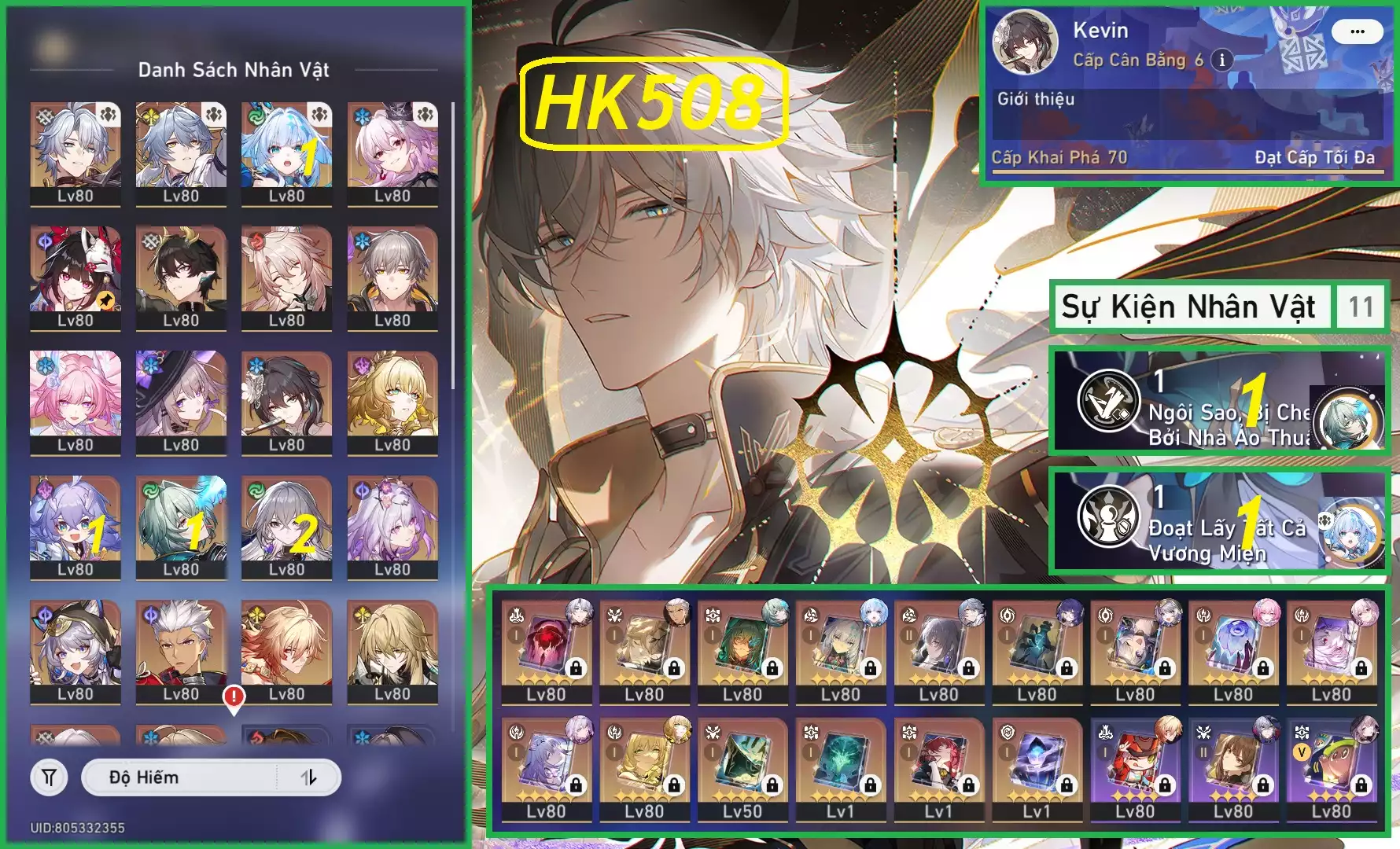Screen dimensions: 1400x849
Task: Open the Độ Hiếm sort dropdown
Action: click(x=181, y=777)
